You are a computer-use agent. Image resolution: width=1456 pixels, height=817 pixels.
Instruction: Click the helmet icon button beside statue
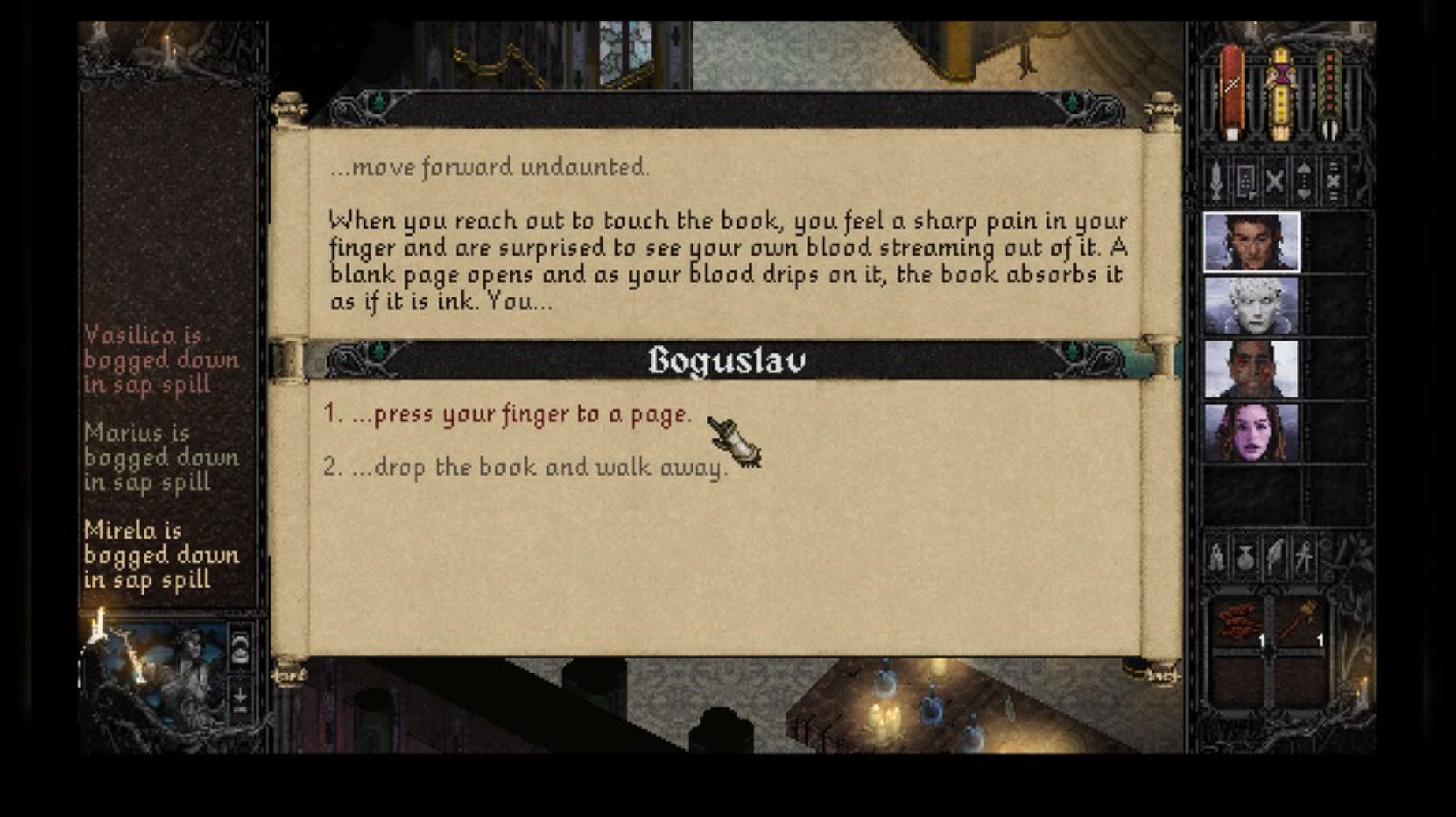pyautogui.click(x=240, y=648)
